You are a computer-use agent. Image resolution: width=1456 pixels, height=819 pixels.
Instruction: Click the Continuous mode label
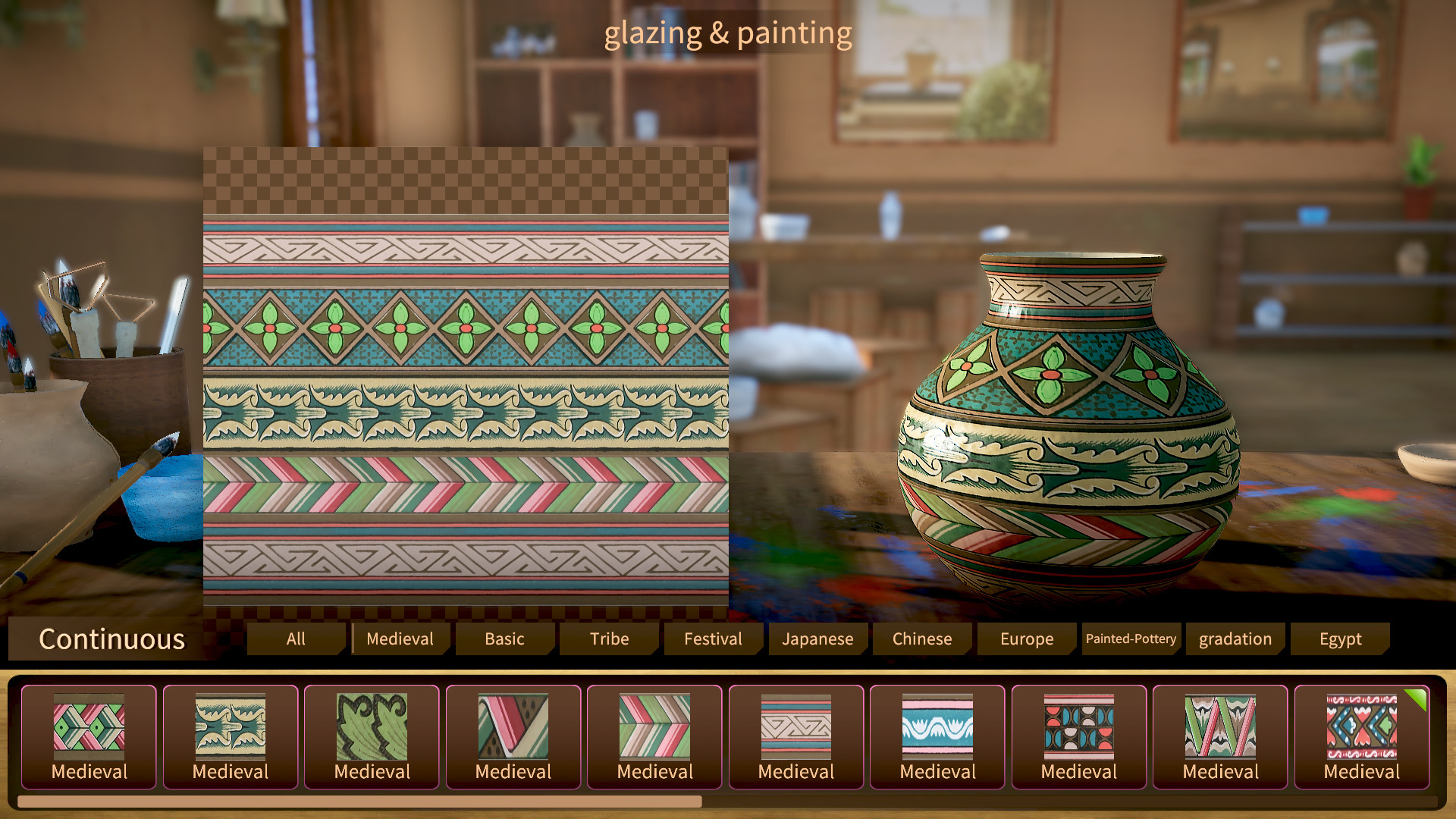click(x=112, y=639)
